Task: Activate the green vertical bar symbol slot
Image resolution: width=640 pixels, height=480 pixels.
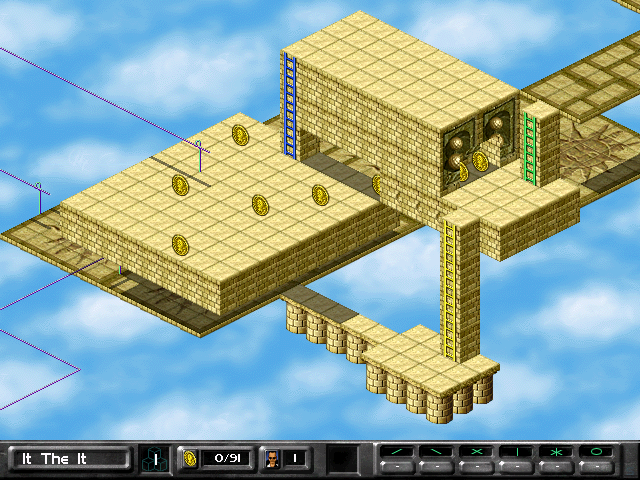Action: [516, 452]
